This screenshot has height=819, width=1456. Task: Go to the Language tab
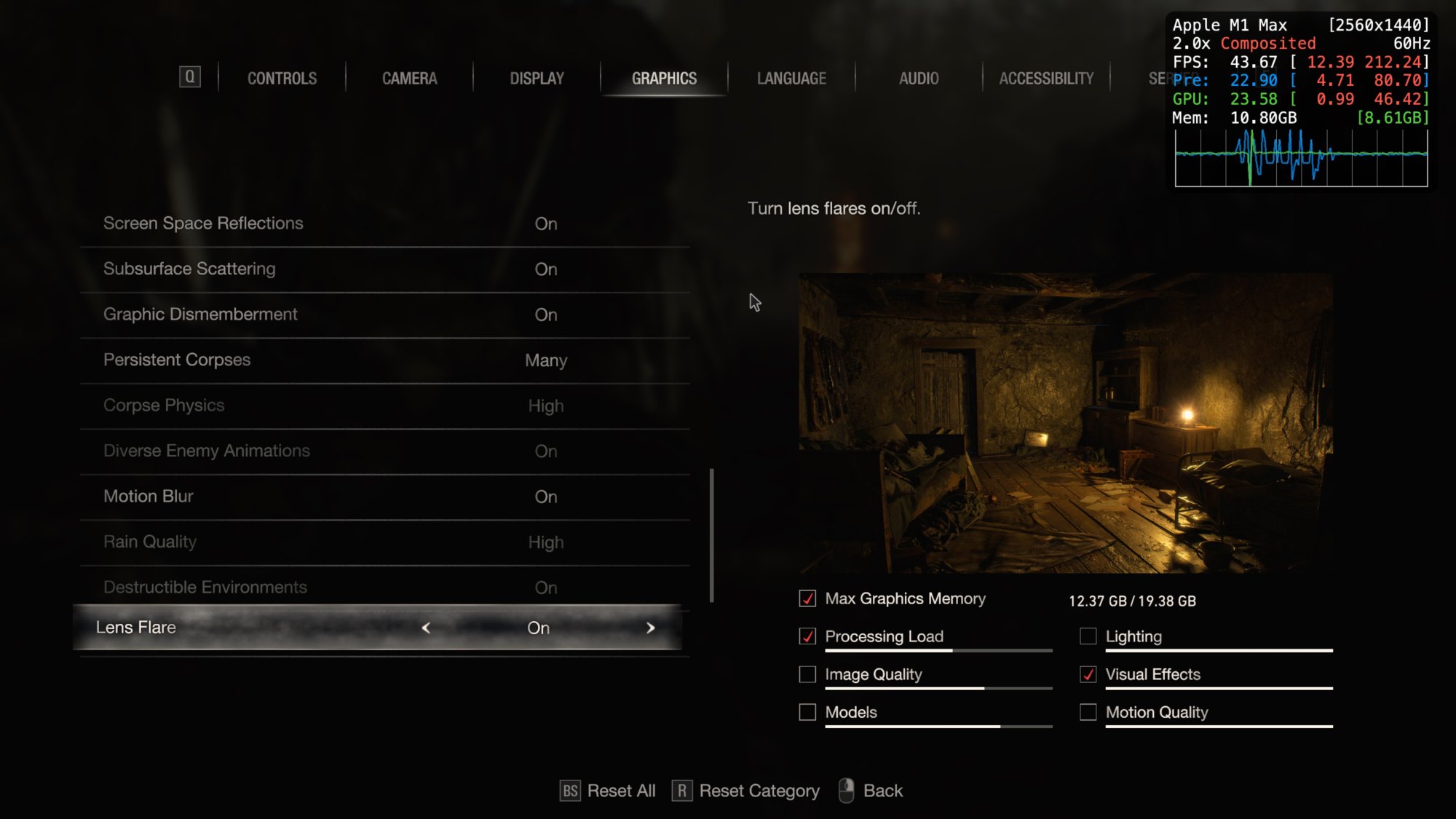791,78
